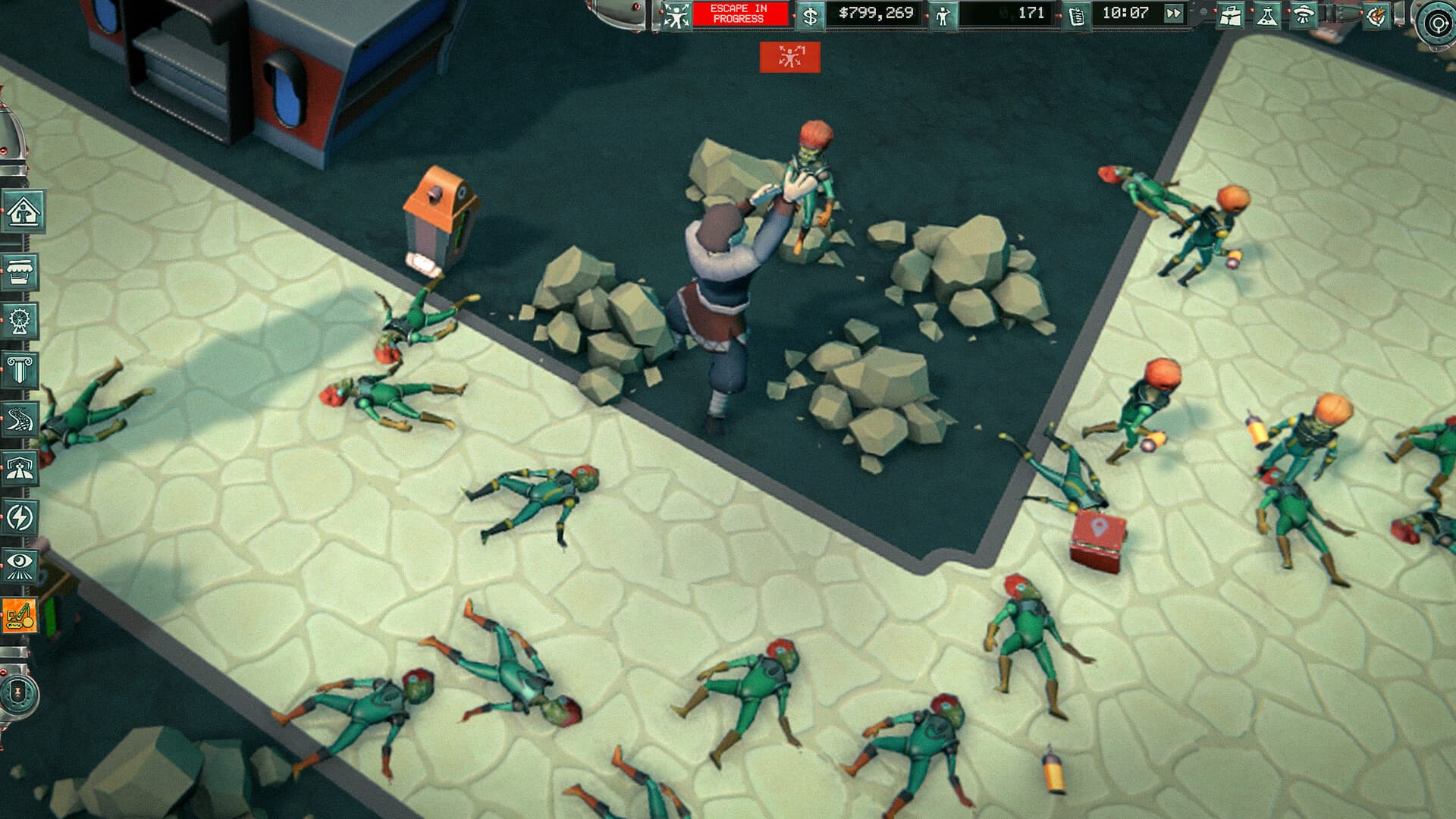Click the ESCAPE IN PROGRESS alert
Screen dimensions: 1456x819
coord(732,13)
